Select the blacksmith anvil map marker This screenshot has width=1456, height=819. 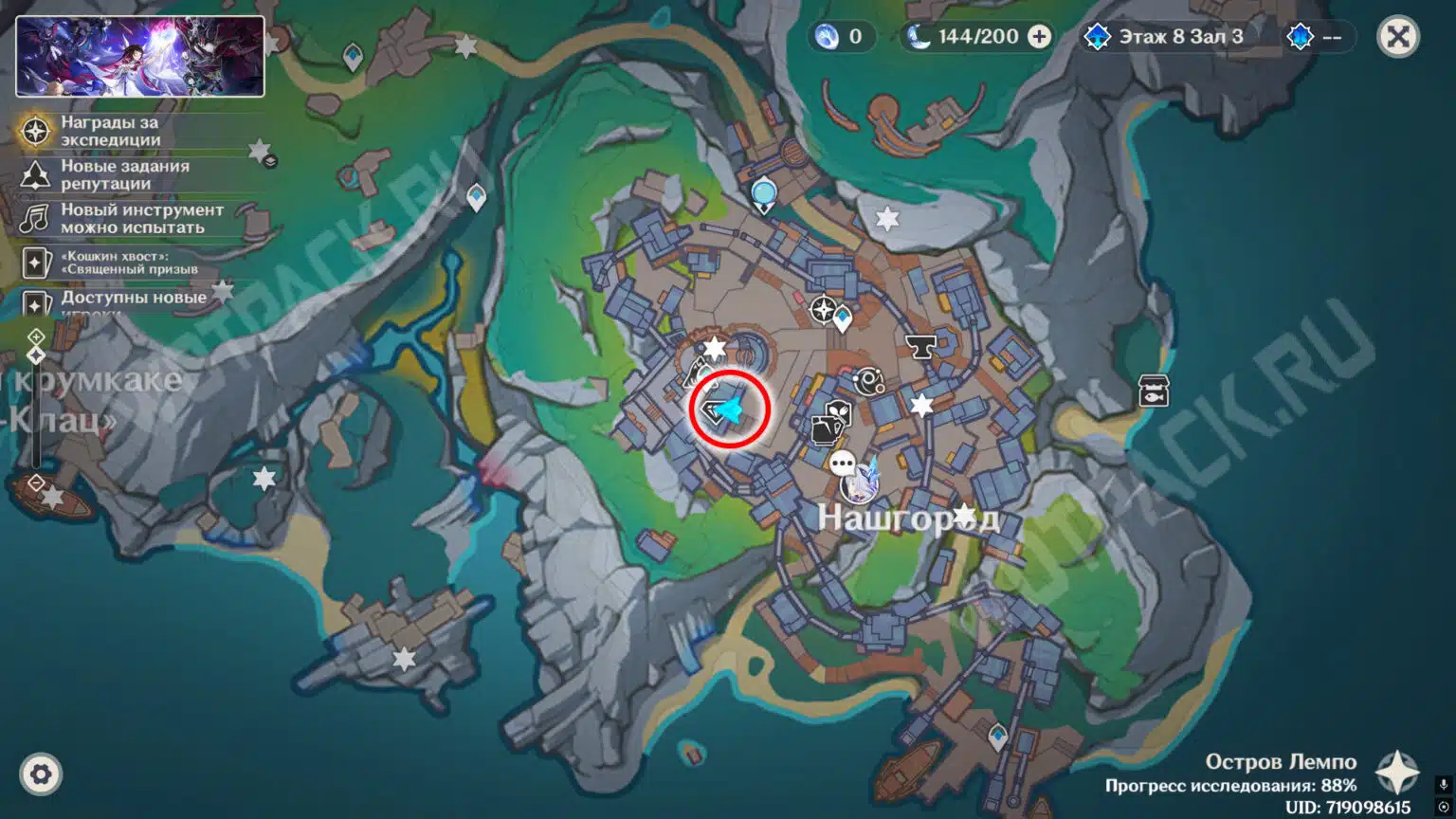point(919,346)
